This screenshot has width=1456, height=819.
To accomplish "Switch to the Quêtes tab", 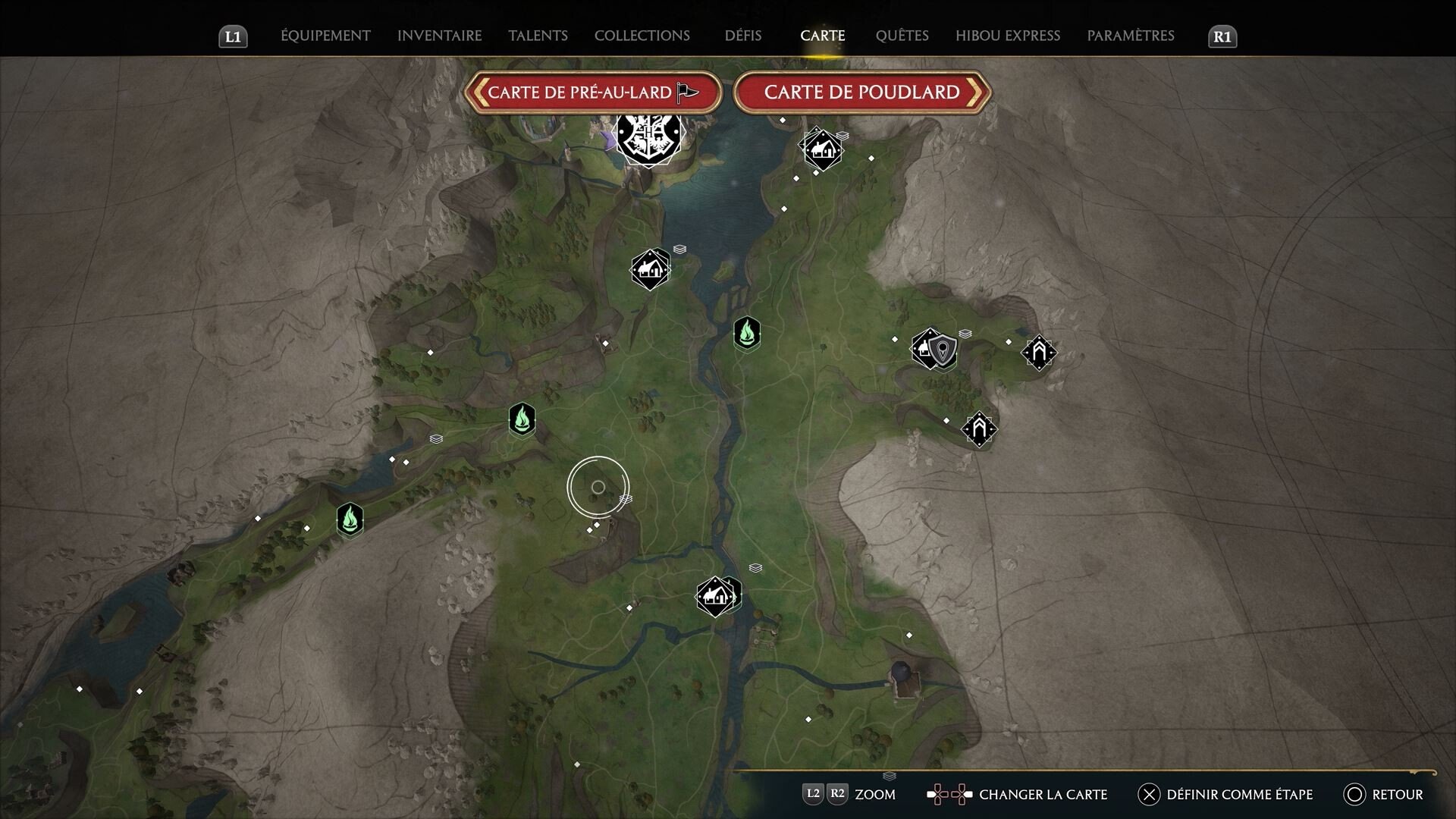I will (902, 36).
